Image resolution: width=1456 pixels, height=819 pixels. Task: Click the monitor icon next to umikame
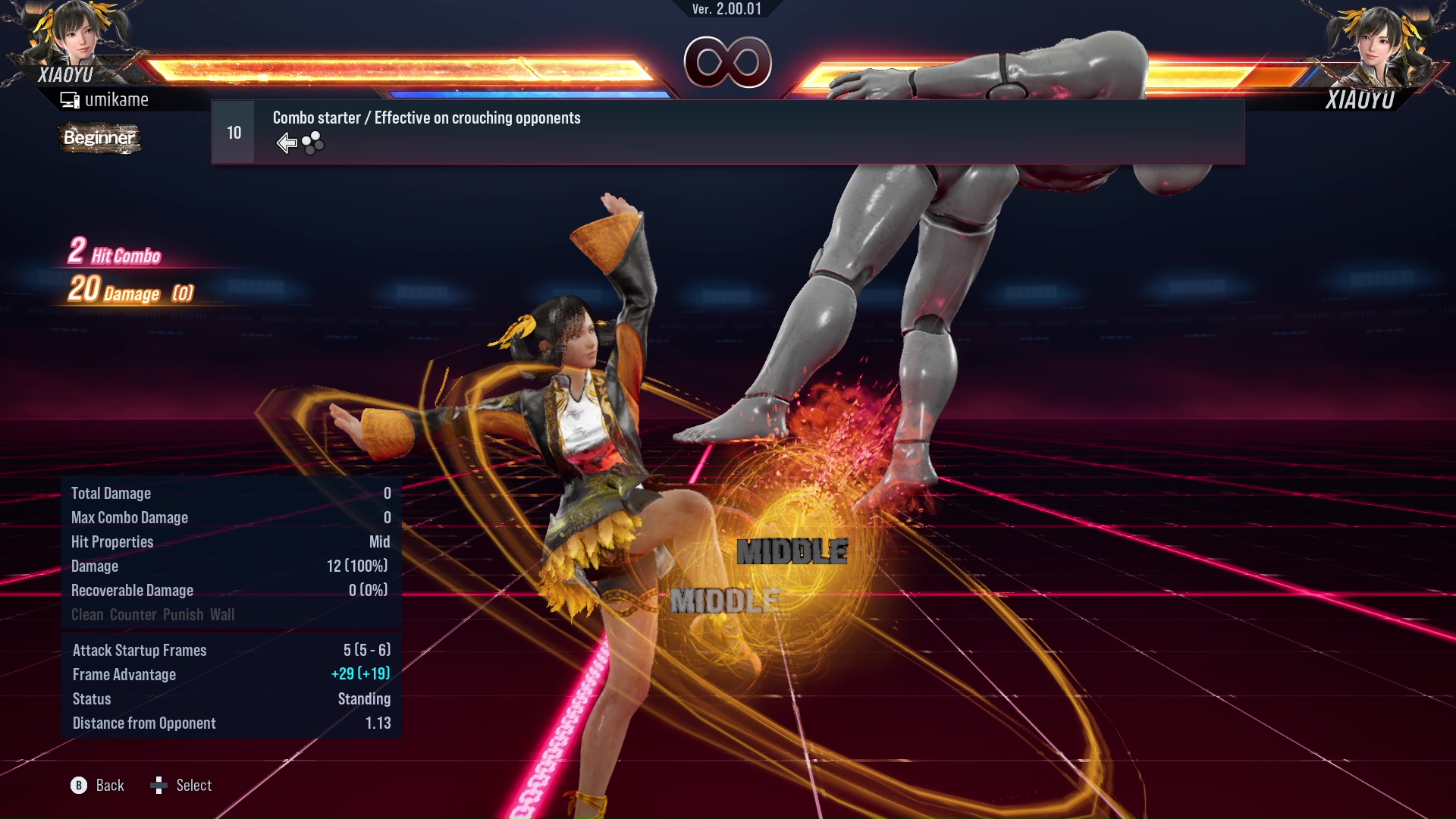[71, 99]
